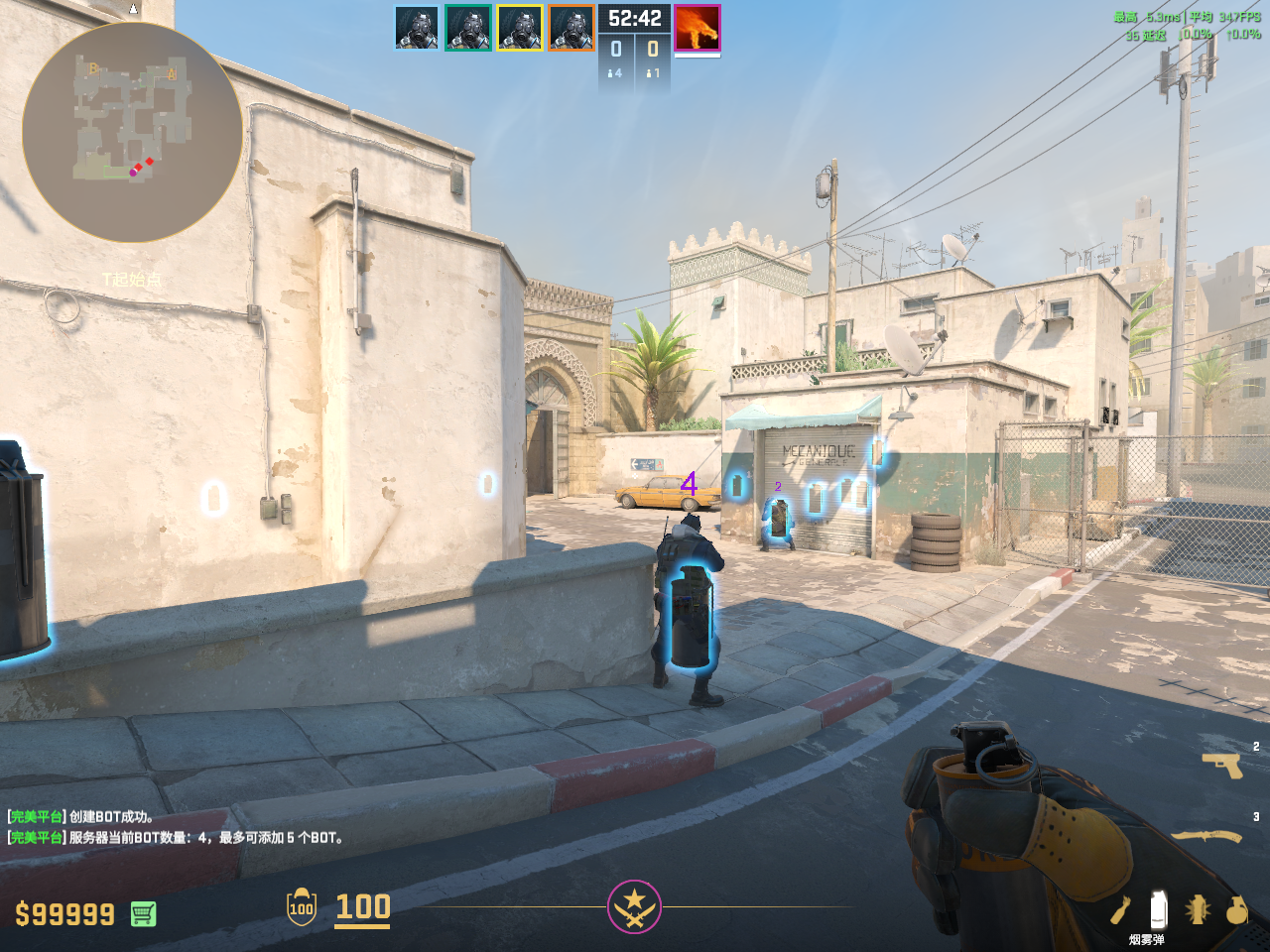1270x952 pixels.
Task: Choose the molotov grenade icon
Action: [1121, 909]
